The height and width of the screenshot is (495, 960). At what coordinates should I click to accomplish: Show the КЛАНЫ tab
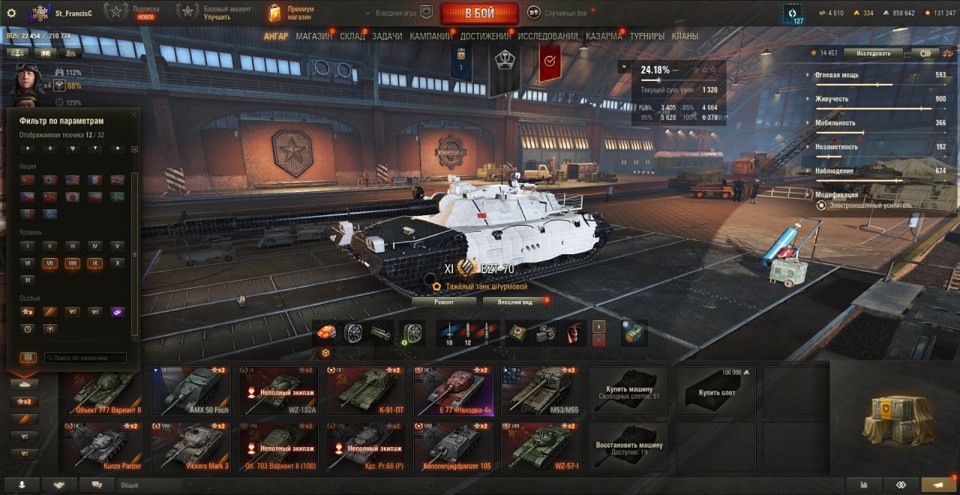685,37
